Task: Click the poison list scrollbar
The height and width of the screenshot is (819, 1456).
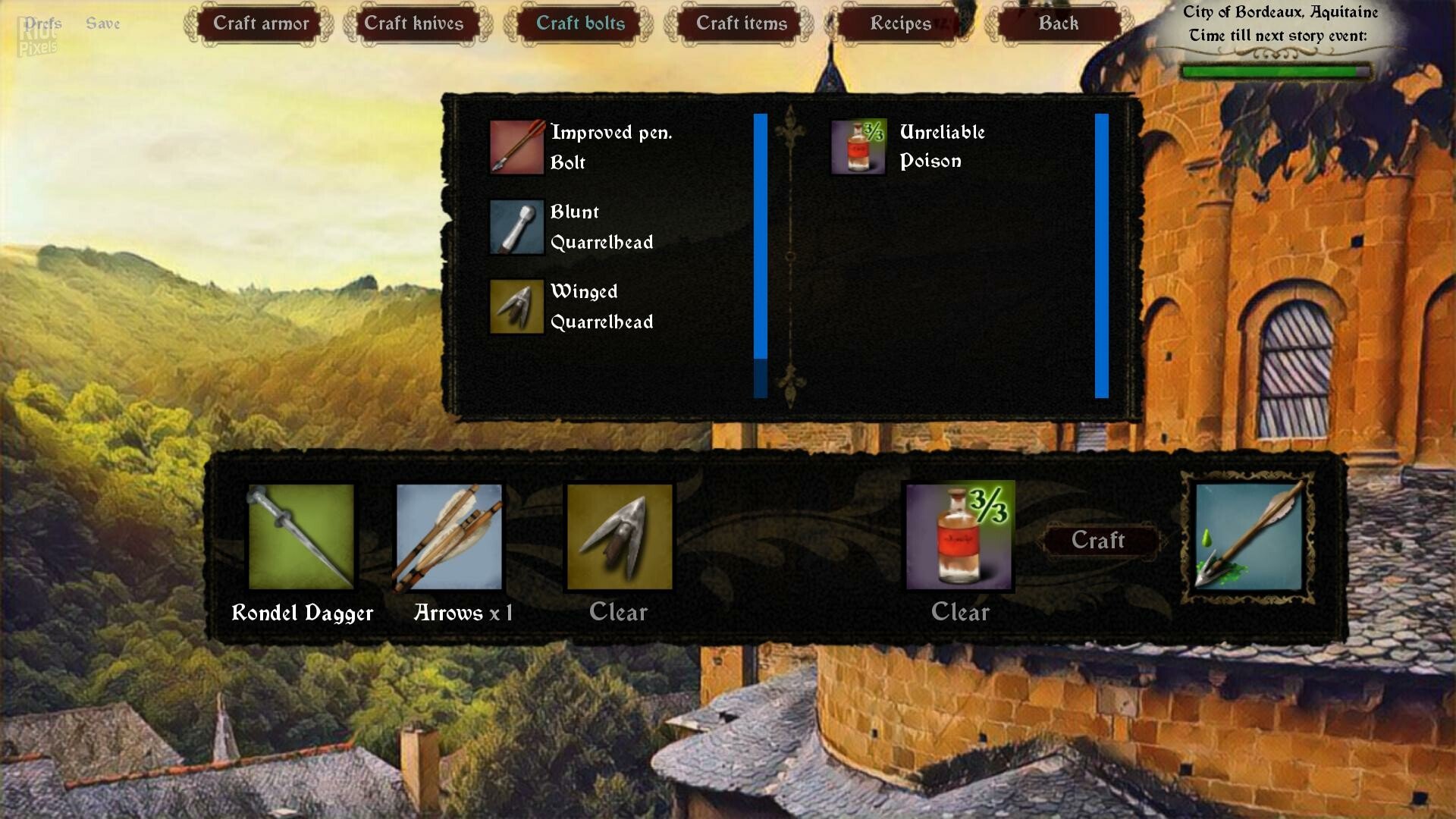Action: pos(1101,256)
